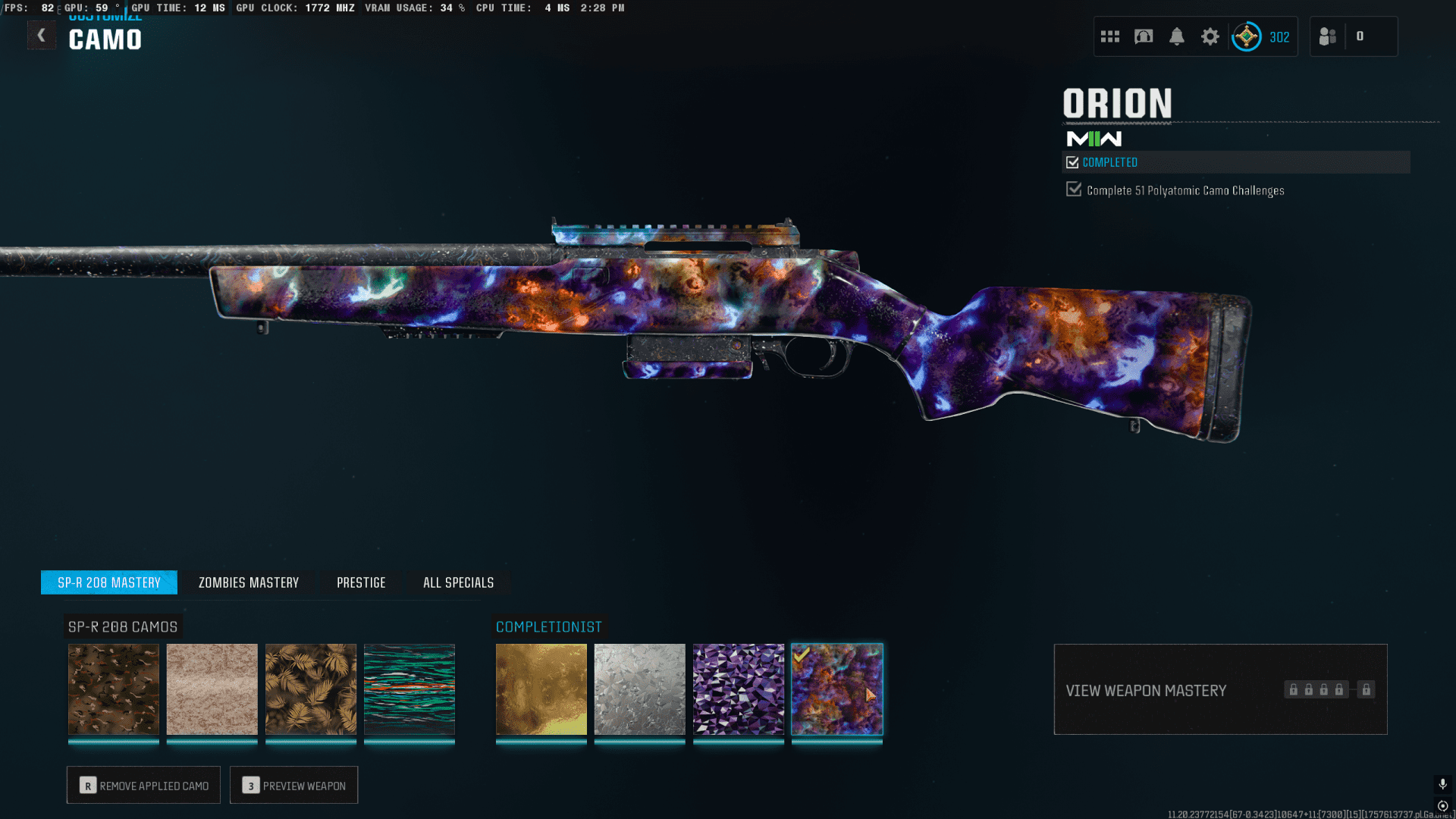
Task: Equip the Gold completionist camo
Action: tap(541, 689)
